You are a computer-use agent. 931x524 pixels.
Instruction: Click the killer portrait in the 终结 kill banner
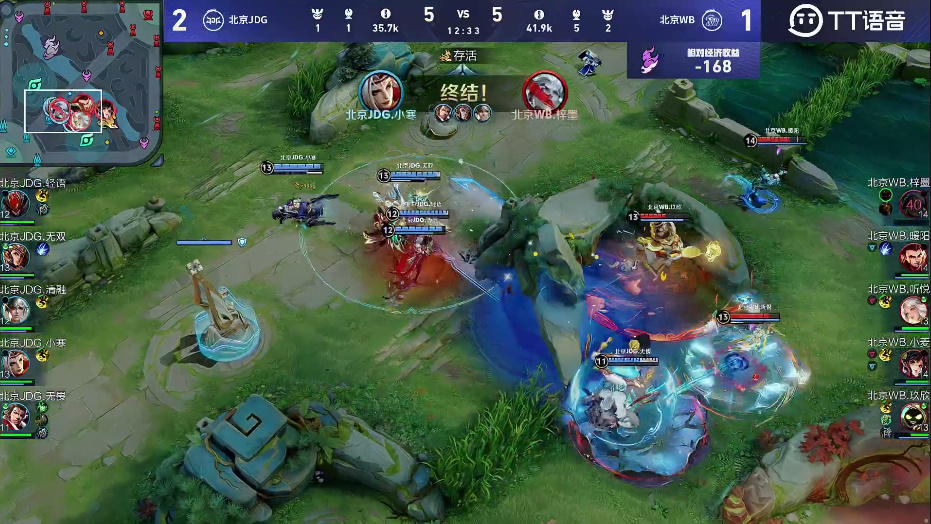[382, 92]
